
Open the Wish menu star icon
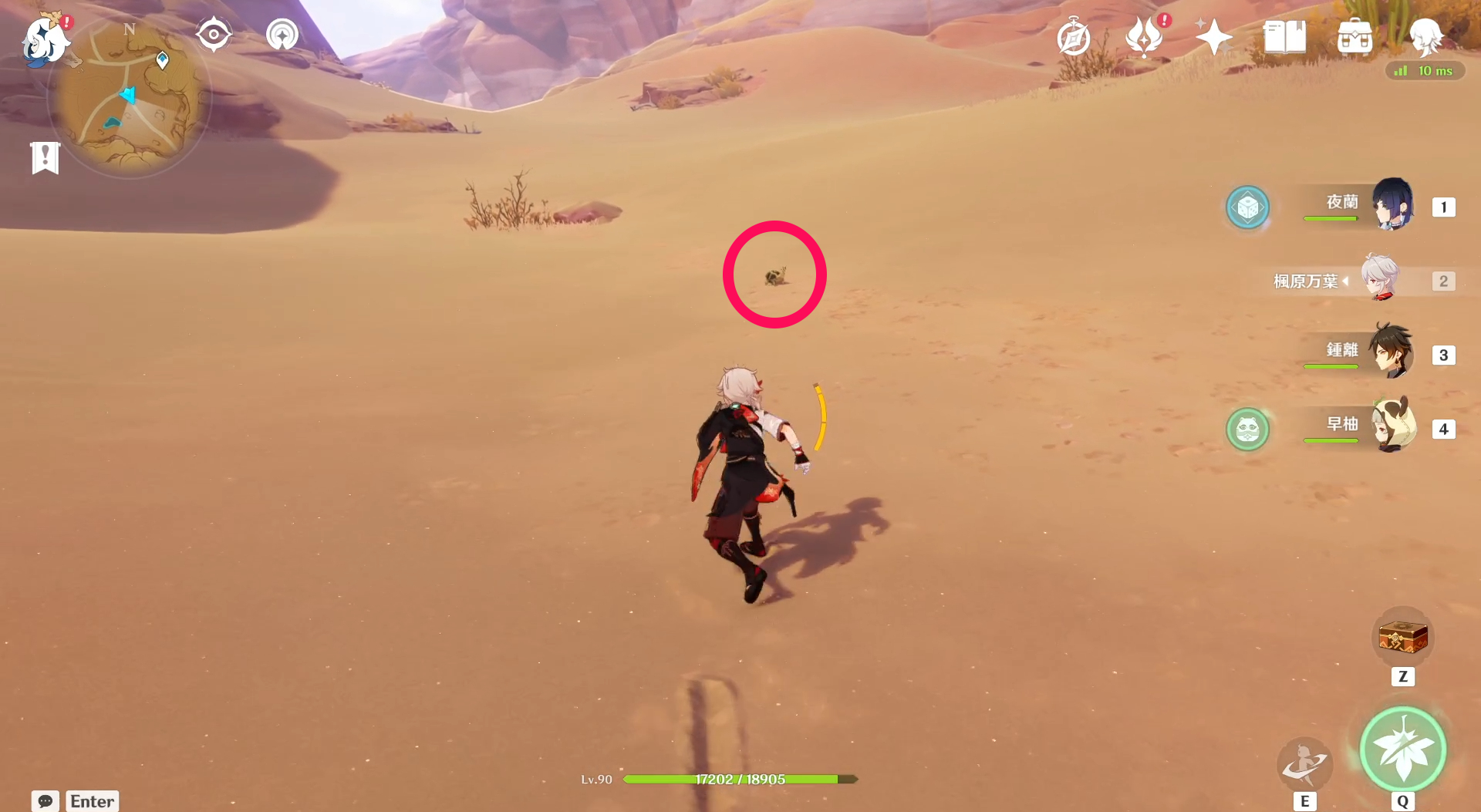click(1213, 35)
